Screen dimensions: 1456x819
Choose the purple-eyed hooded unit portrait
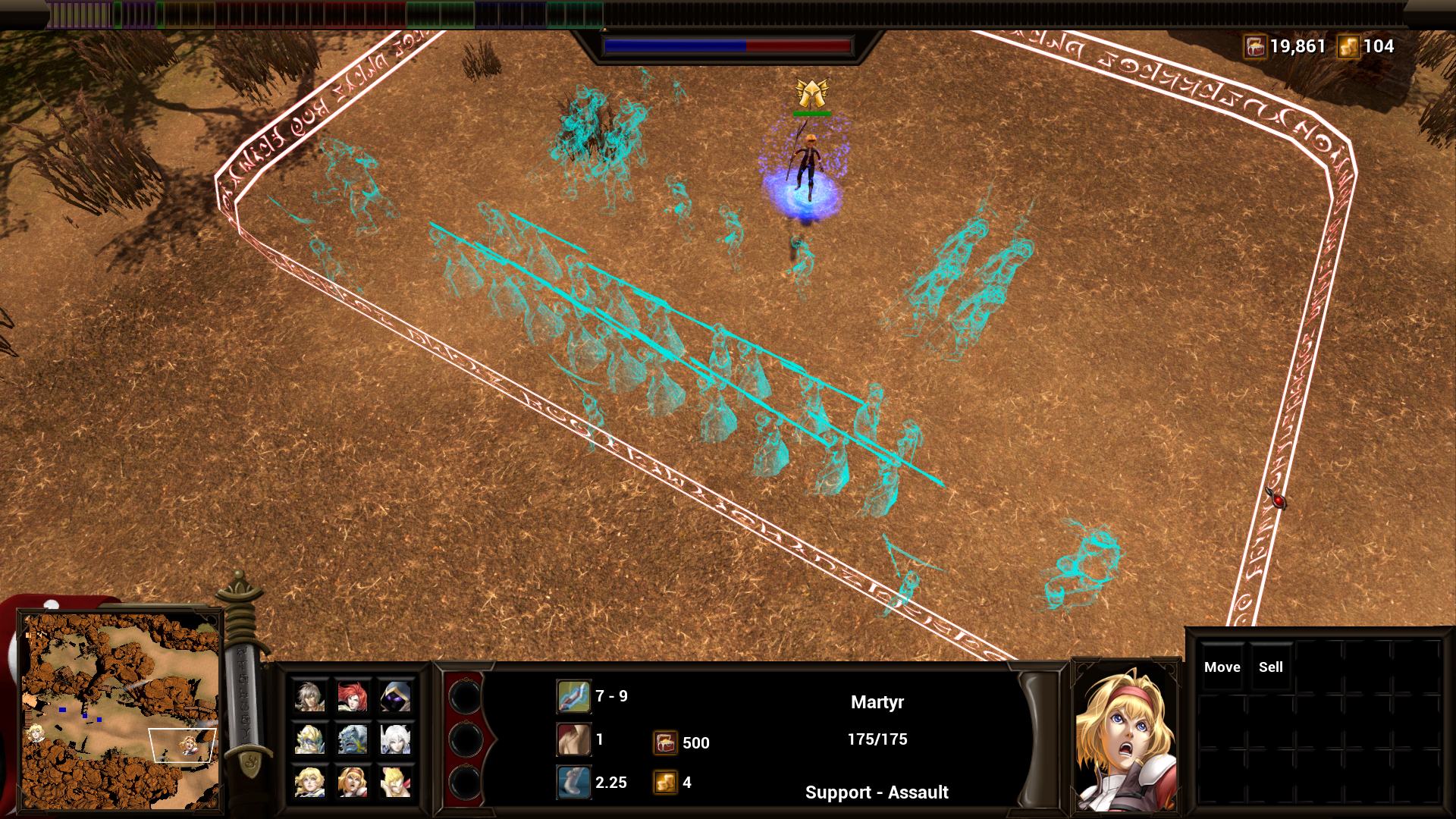pos(394,696)
